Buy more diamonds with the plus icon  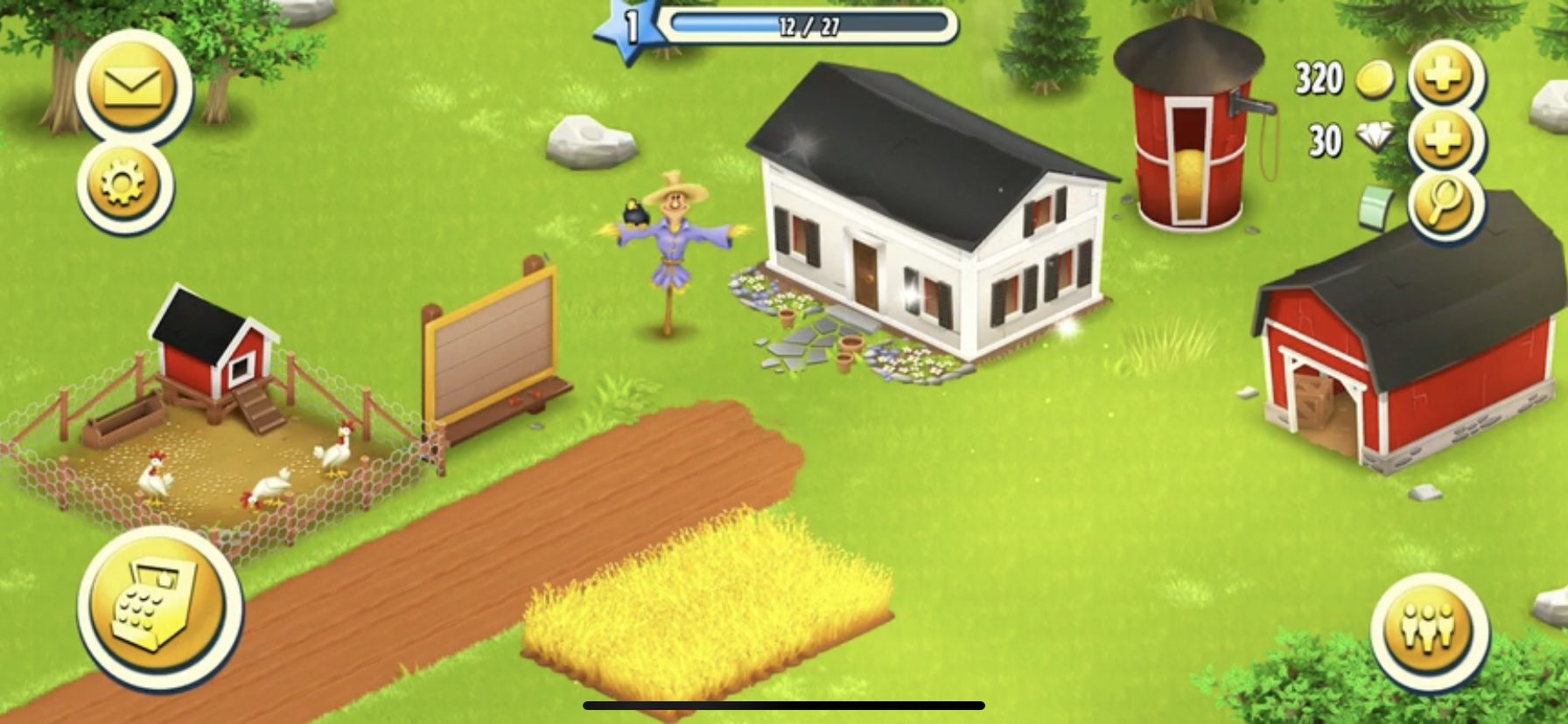coord(1443,141)
